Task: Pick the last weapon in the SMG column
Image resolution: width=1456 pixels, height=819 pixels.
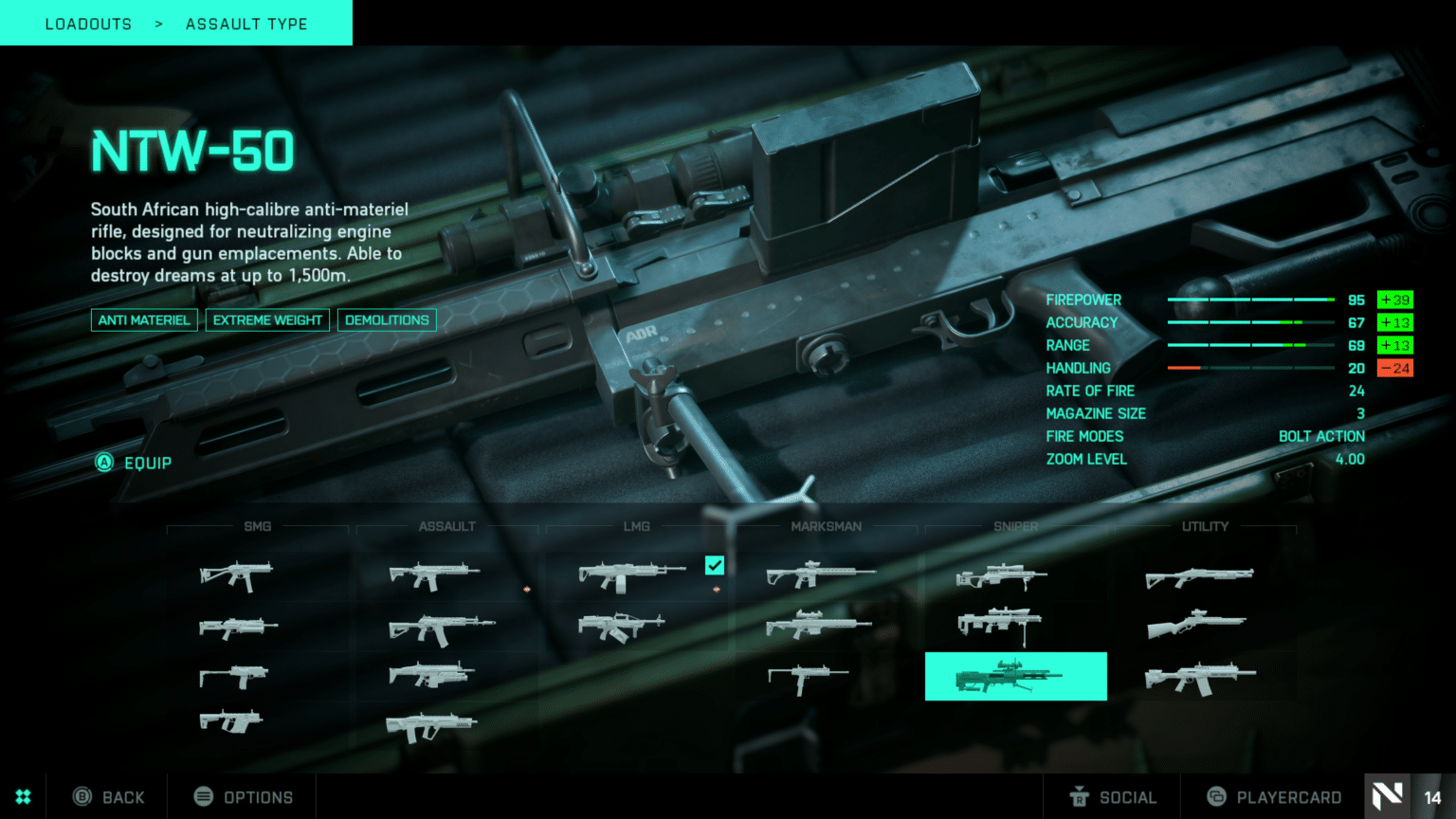Action: (231, 721)
